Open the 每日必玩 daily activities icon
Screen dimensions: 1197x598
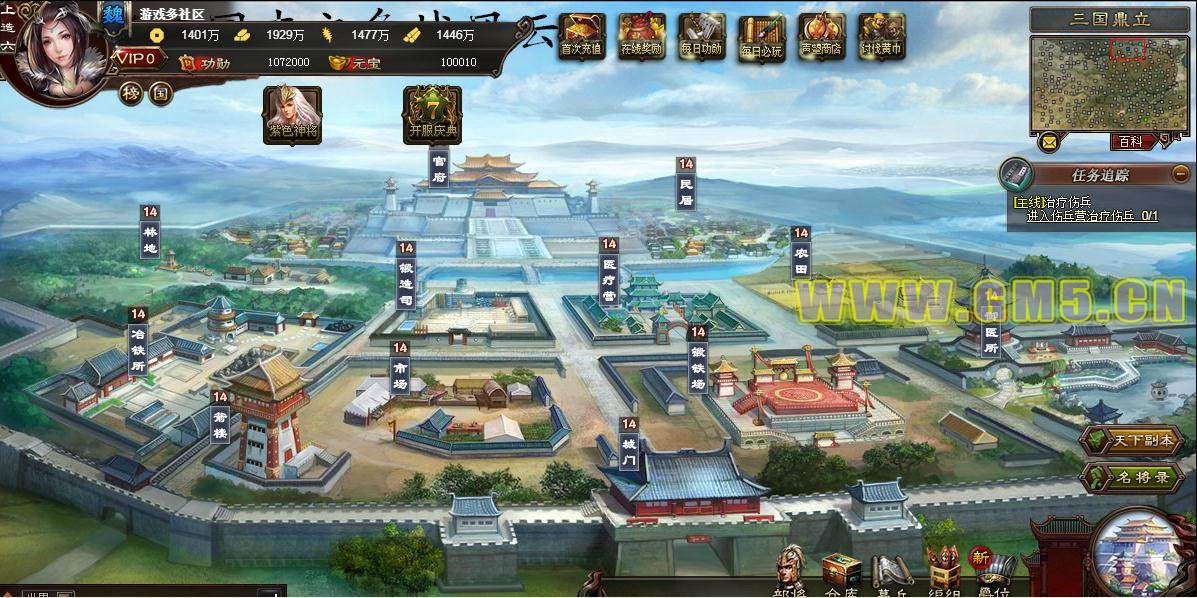[x=762, y=36]
